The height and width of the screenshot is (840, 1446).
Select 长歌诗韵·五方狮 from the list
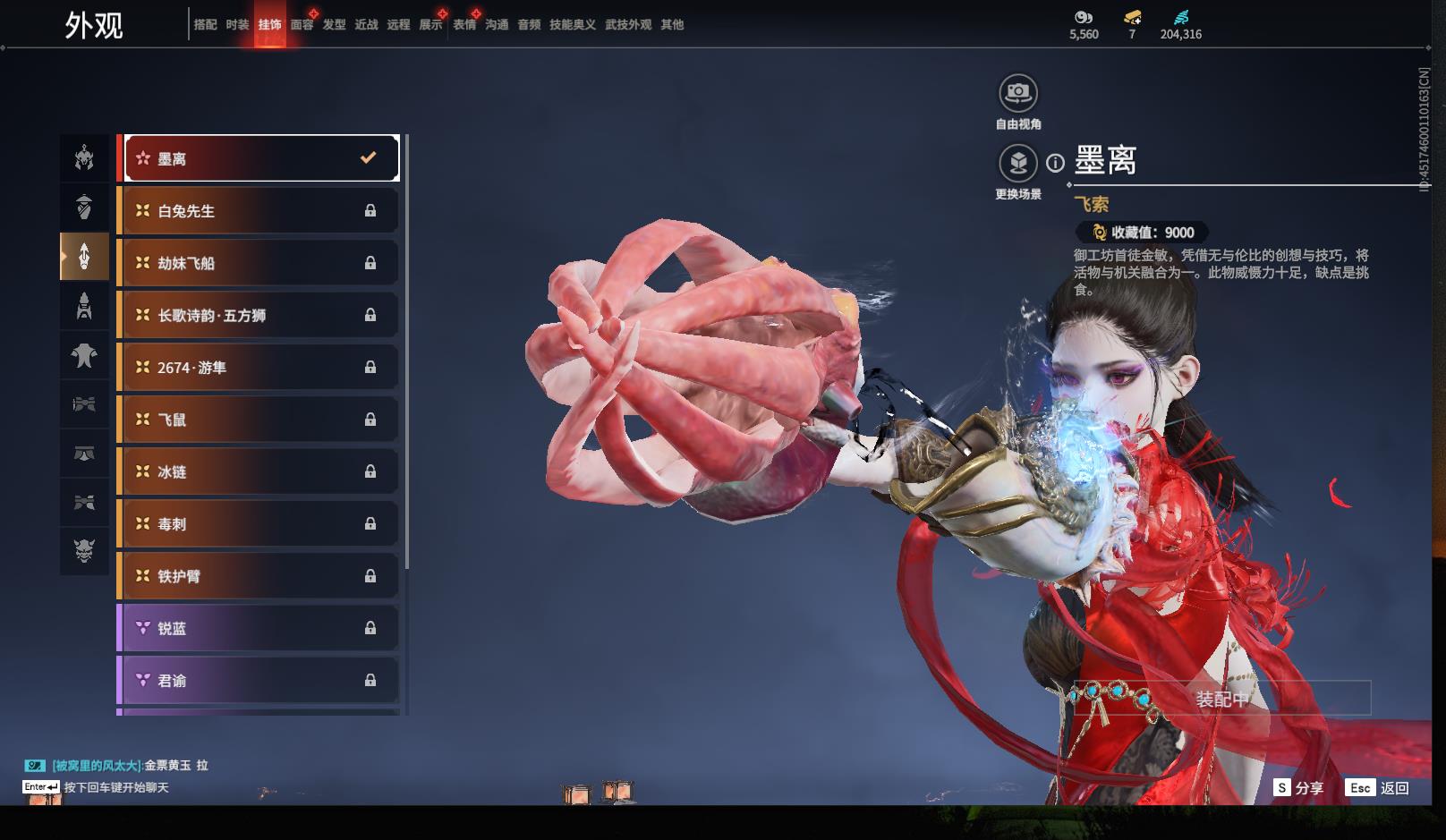point(259,315)
